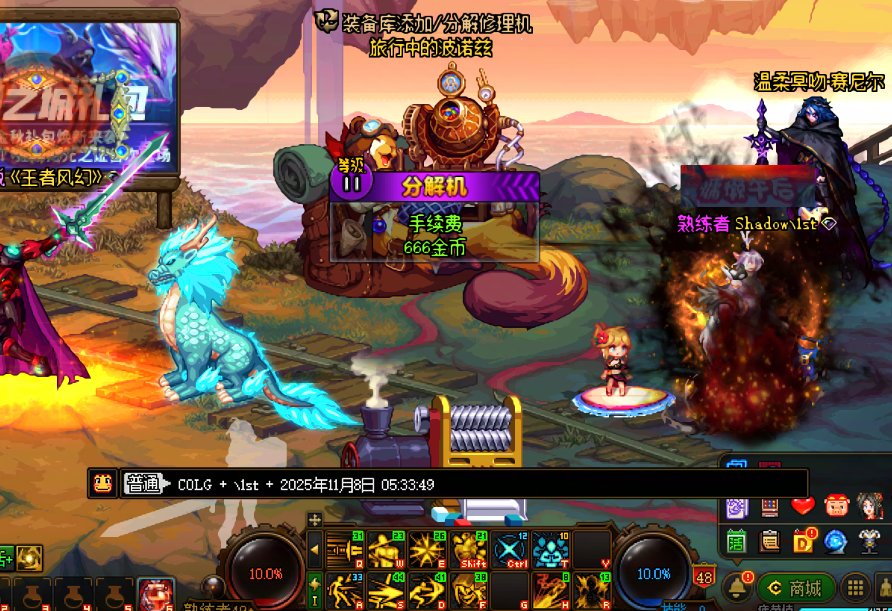Click the notification bell icon
892x611 pixels.
[737, 587]
